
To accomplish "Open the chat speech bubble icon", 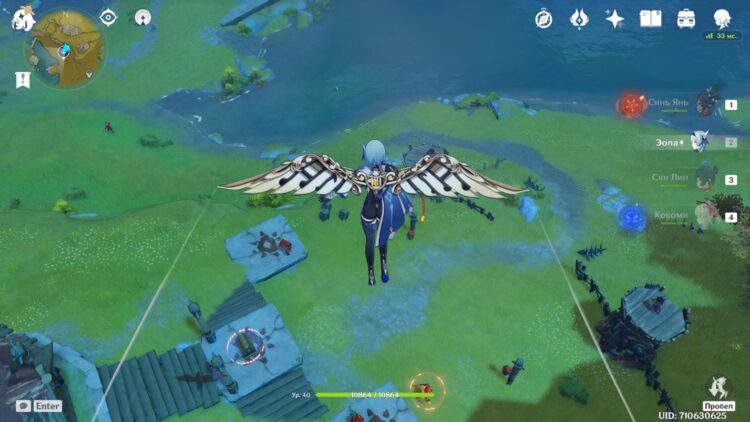I will point(23,406).
